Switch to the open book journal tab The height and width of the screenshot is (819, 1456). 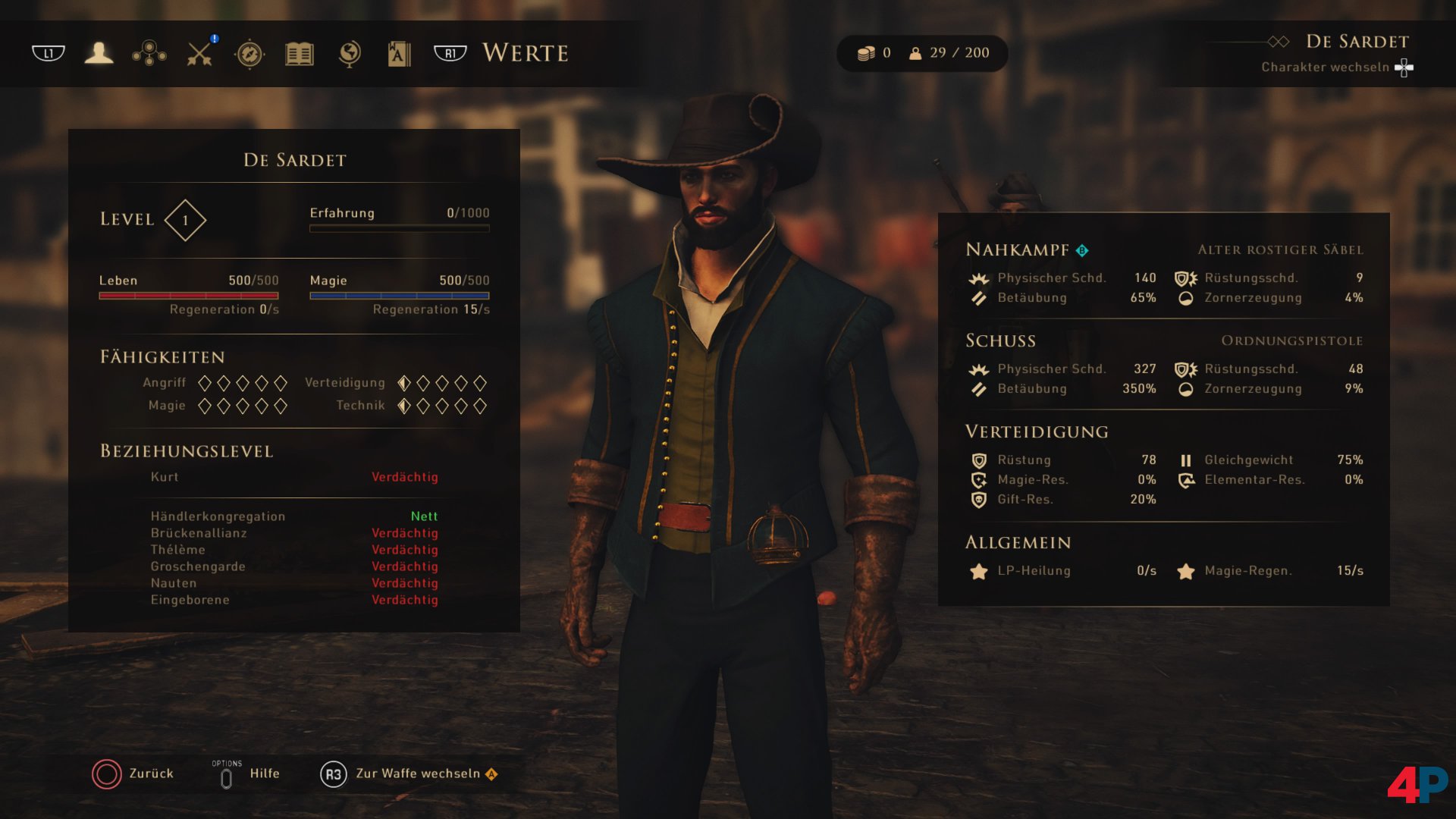(300, 54)
